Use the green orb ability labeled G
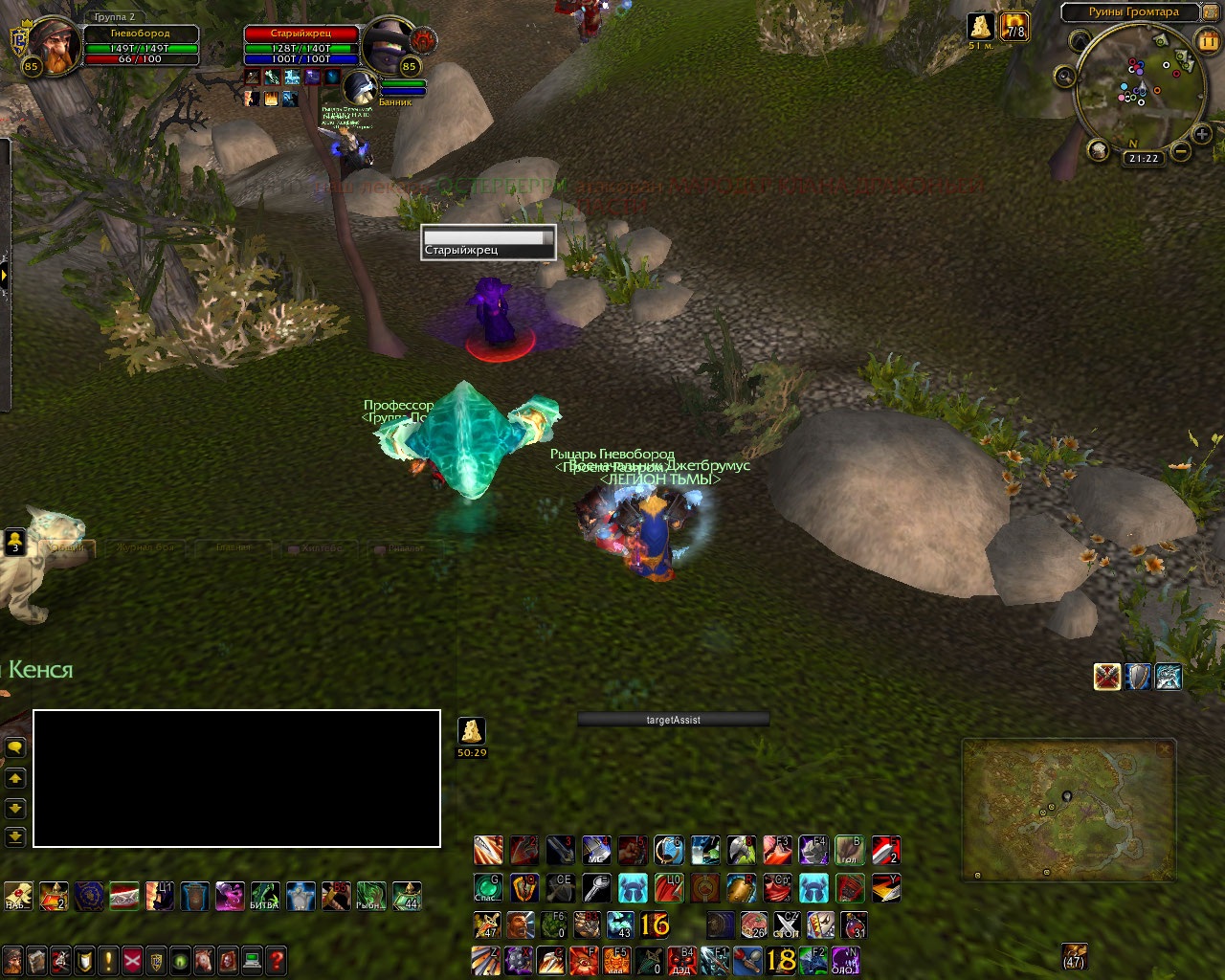Viewport: 1225px width, 980px height. pyautogui.click(x=488, y=887)
